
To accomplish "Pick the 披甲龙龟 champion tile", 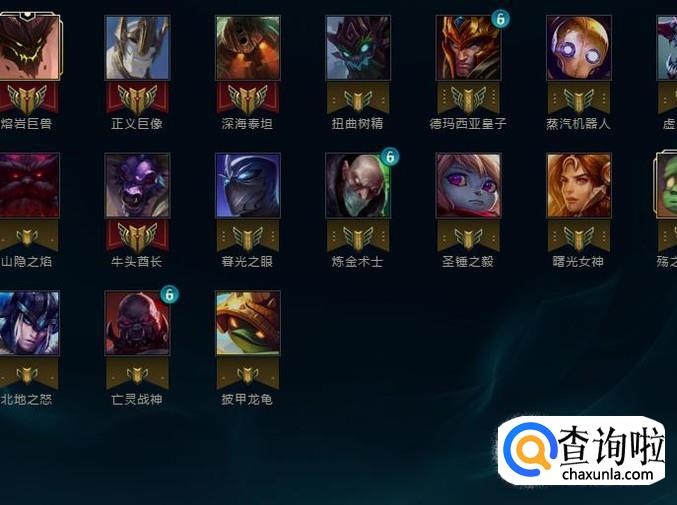I will tap(248, 323).
